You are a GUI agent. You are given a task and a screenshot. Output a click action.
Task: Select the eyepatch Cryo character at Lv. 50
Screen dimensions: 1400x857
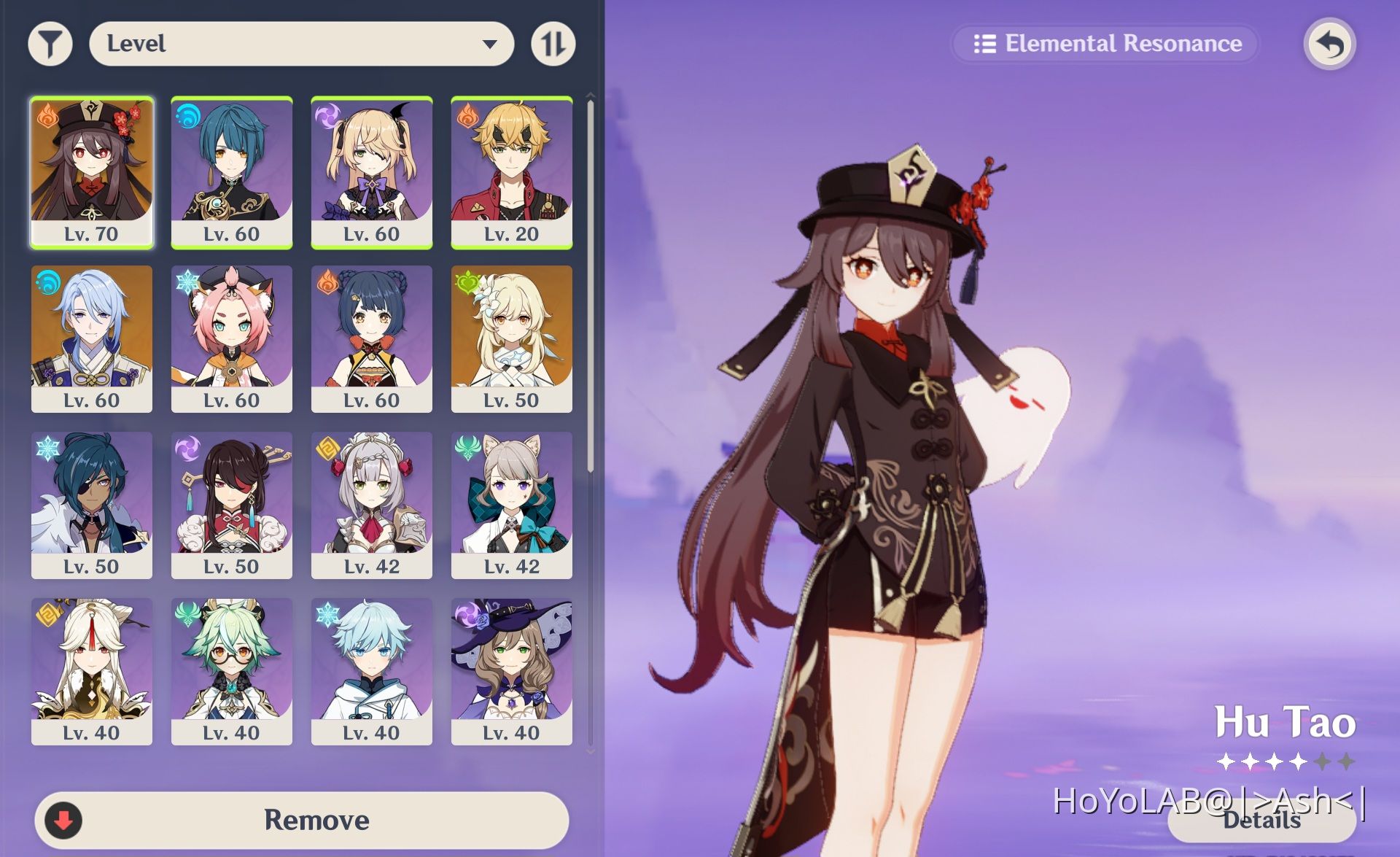92,503
